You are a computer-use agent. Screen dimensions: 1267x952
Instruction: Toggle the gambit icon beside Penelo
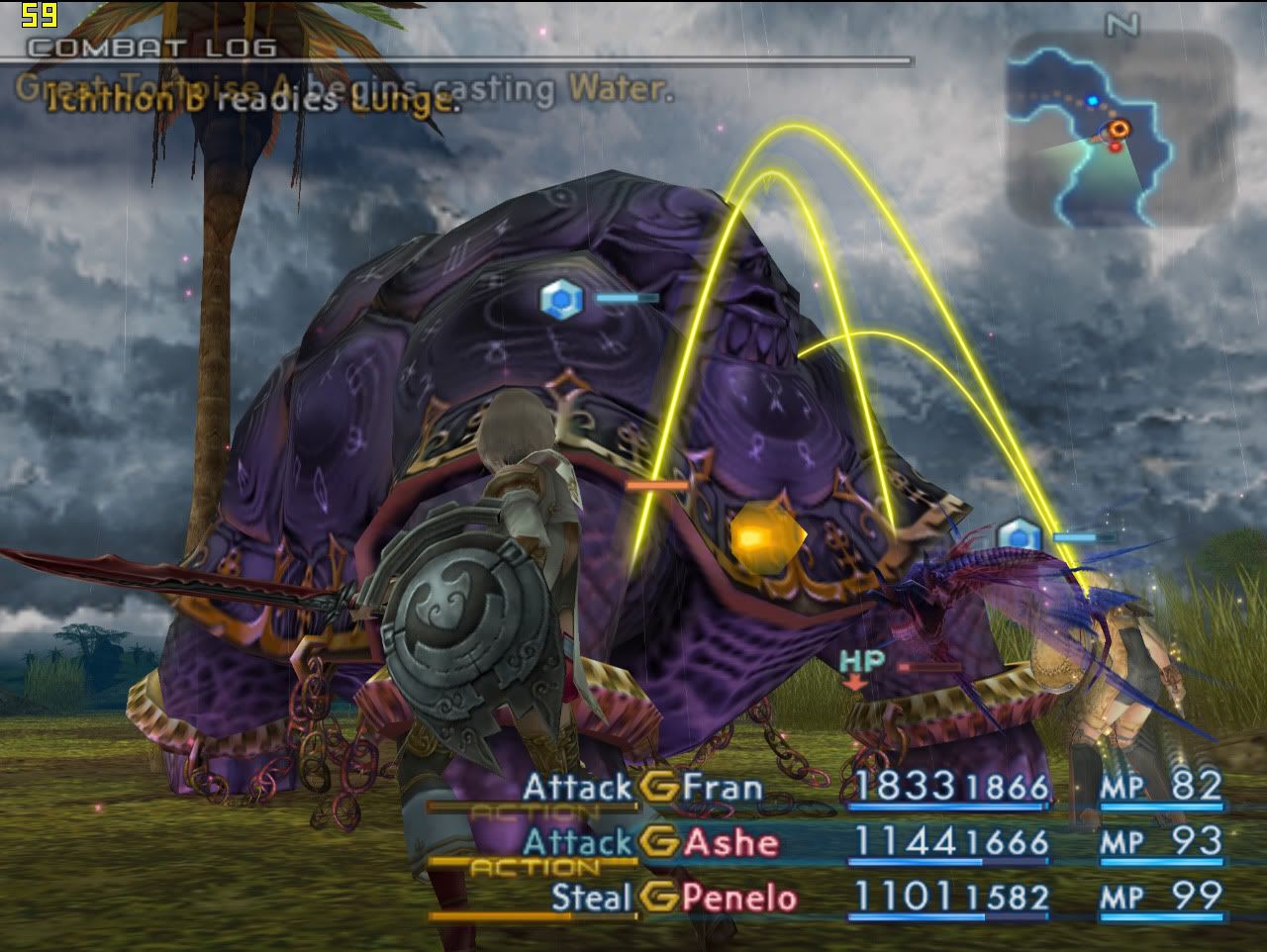pos(659,899)
